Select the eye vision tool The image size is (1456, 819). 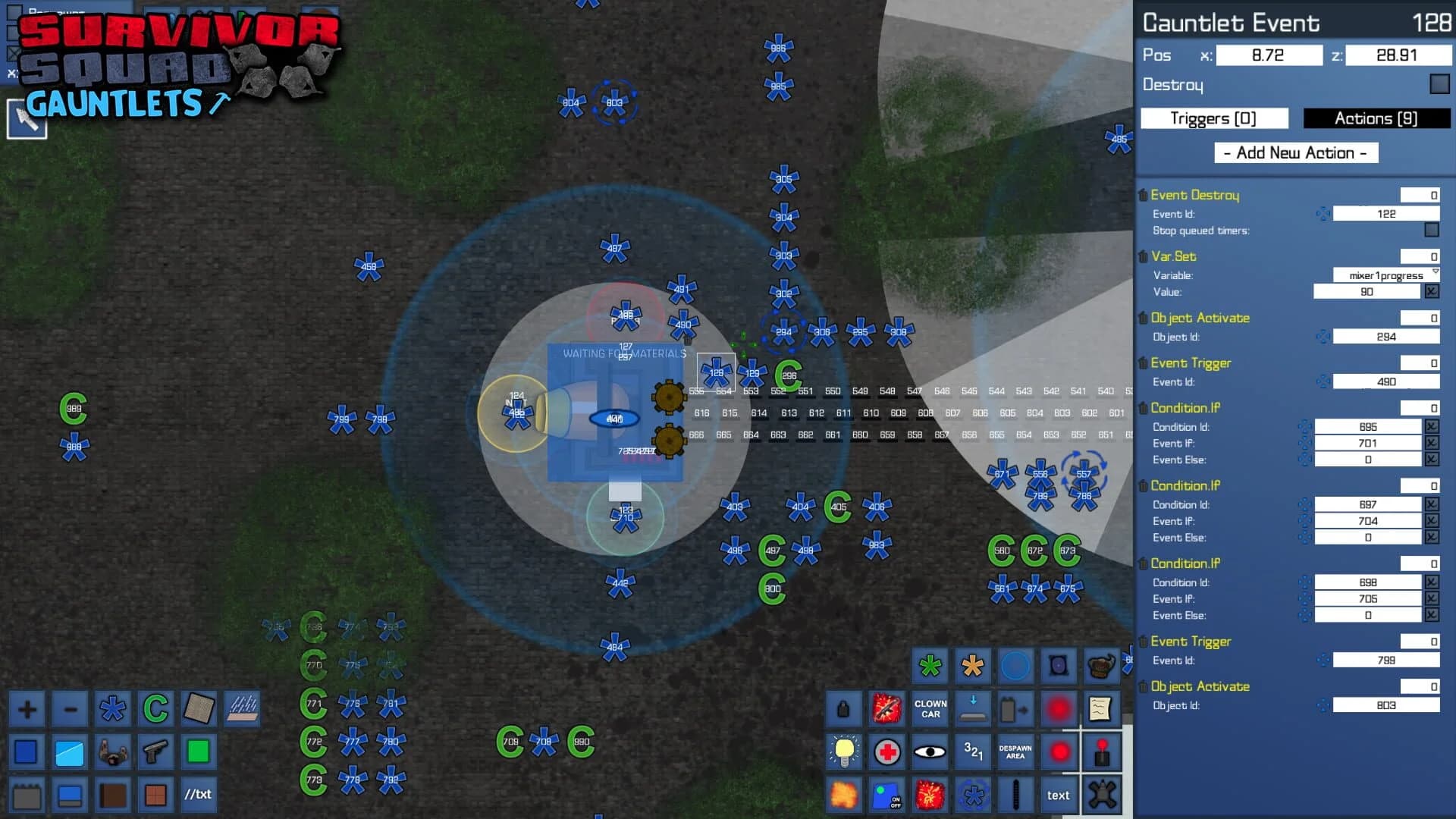929,752
